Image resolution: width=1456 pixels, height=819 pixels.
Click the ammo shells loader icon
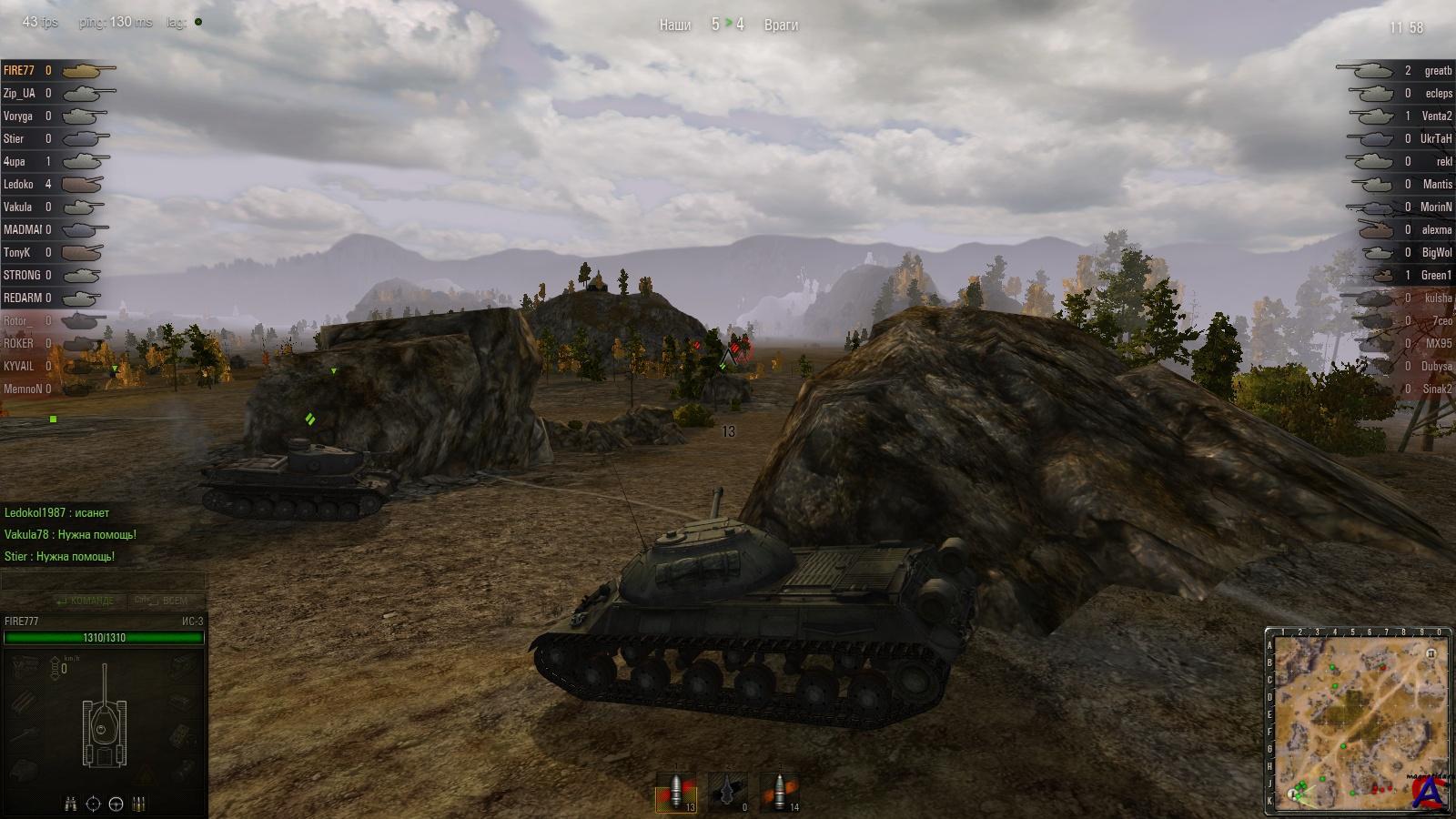pyautogui.click(x=139, y=804)
